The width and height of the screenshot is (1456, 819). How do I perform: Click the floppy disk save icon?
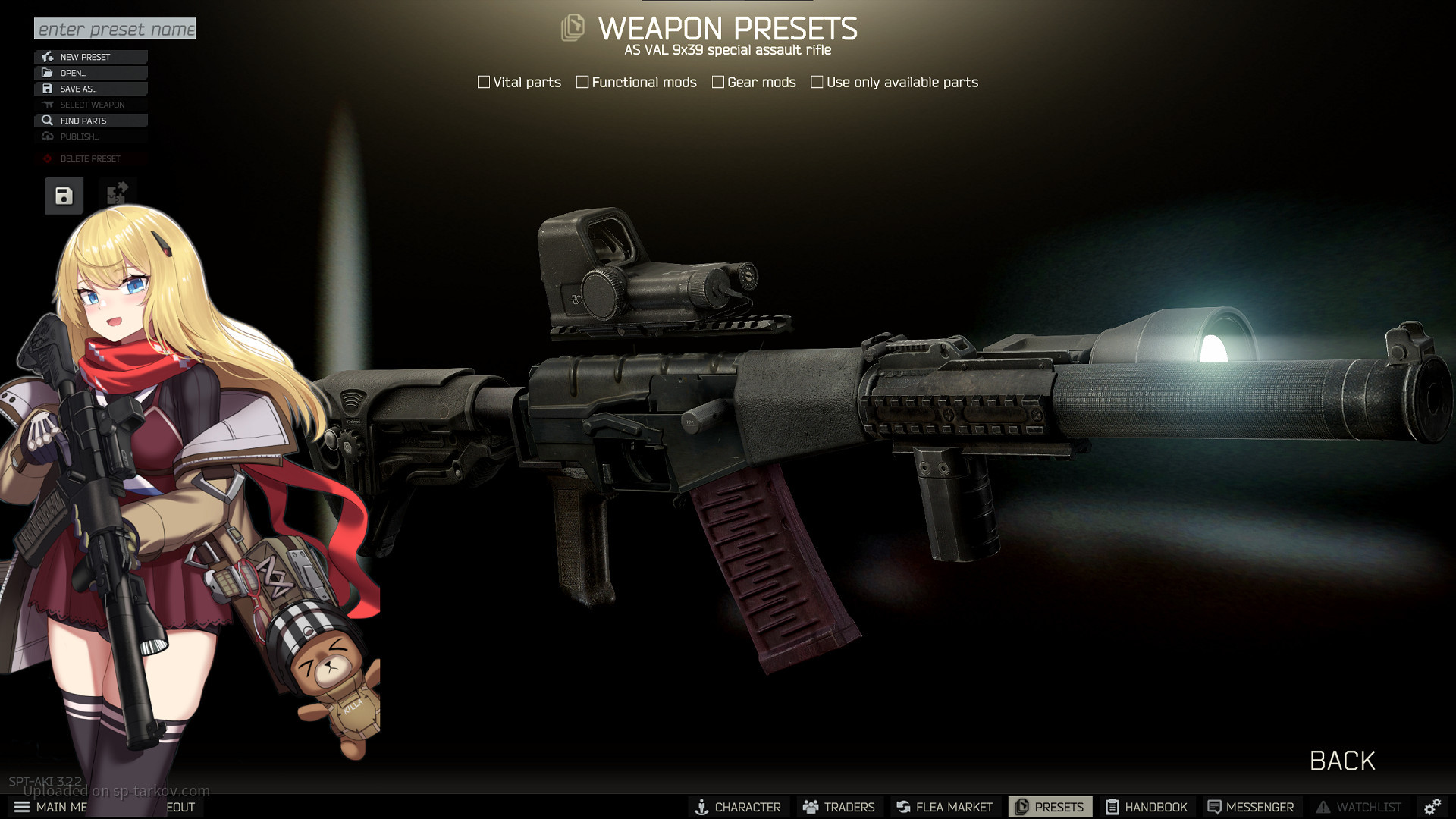[64, 196]
